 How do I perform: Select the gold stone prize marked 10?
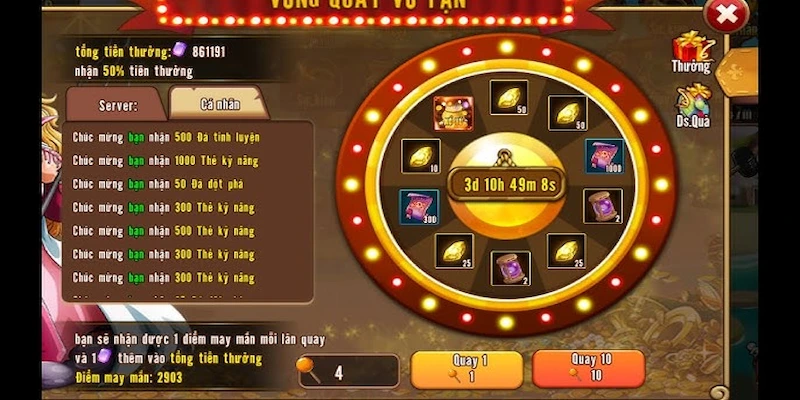point(420,157)
